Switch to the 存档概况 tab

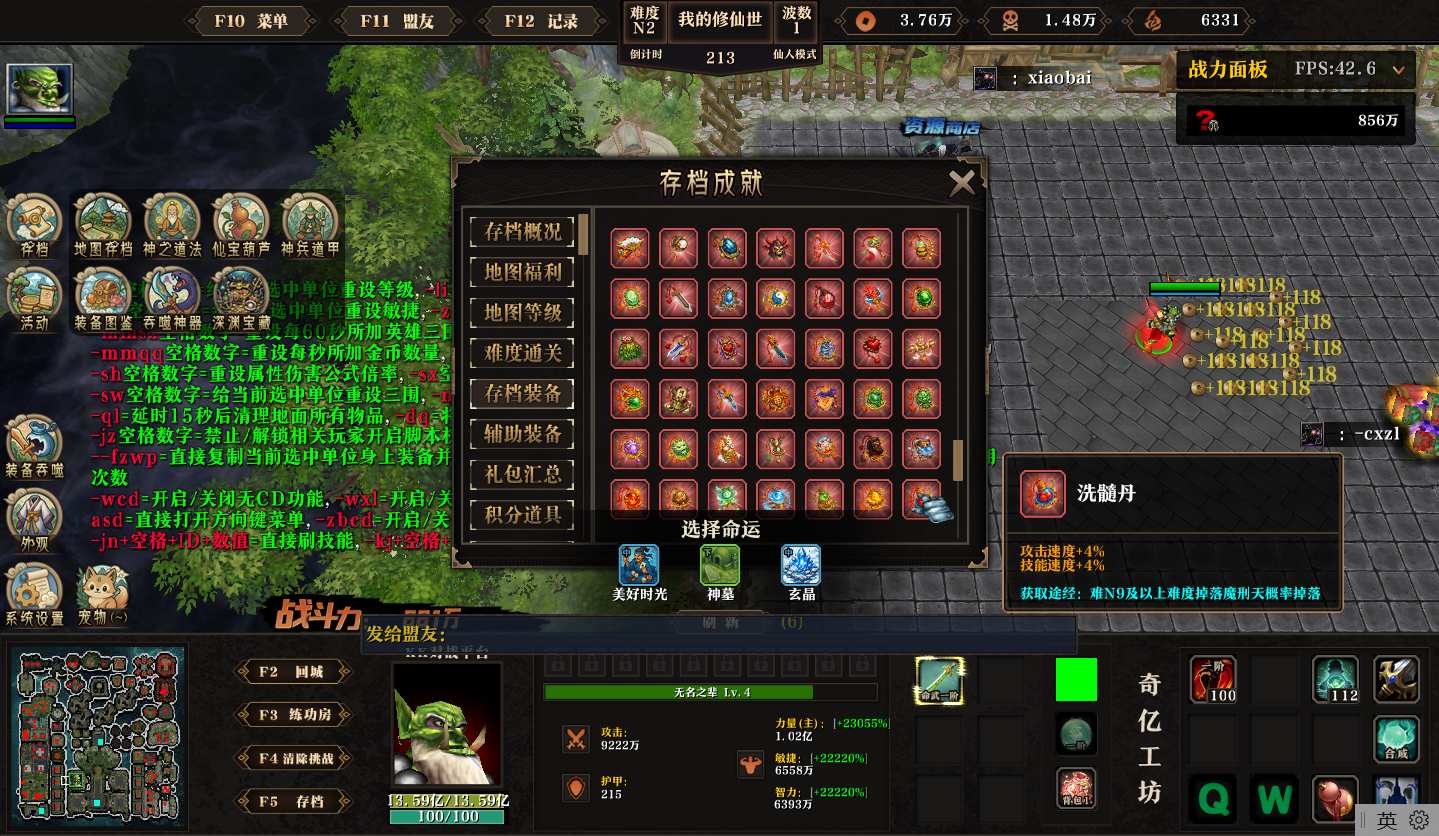point(523,232)
